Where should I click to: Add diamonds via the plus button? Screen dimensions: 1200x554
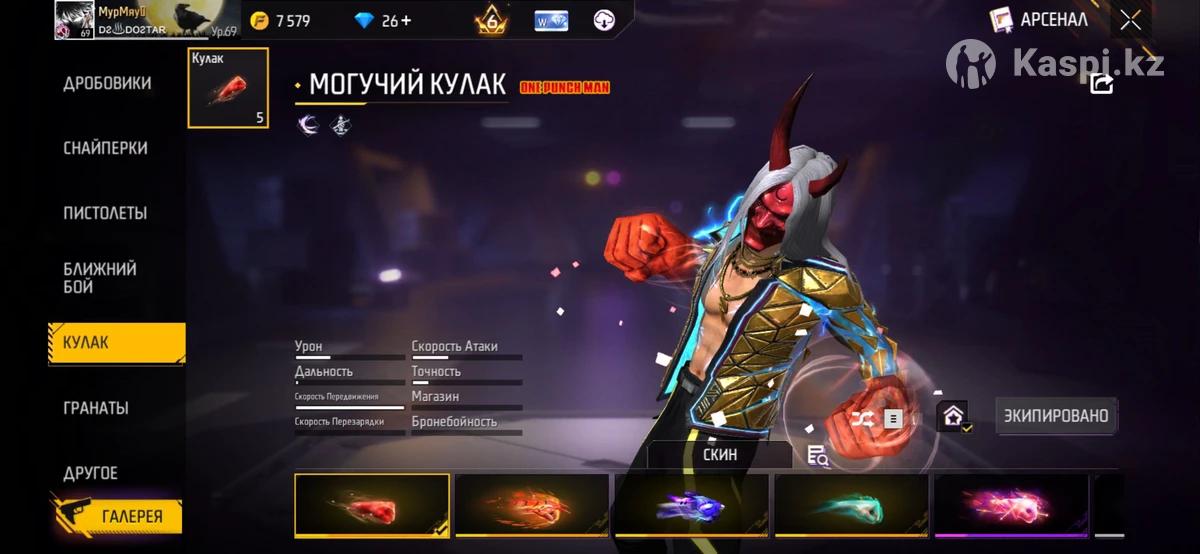coord(405,21)
